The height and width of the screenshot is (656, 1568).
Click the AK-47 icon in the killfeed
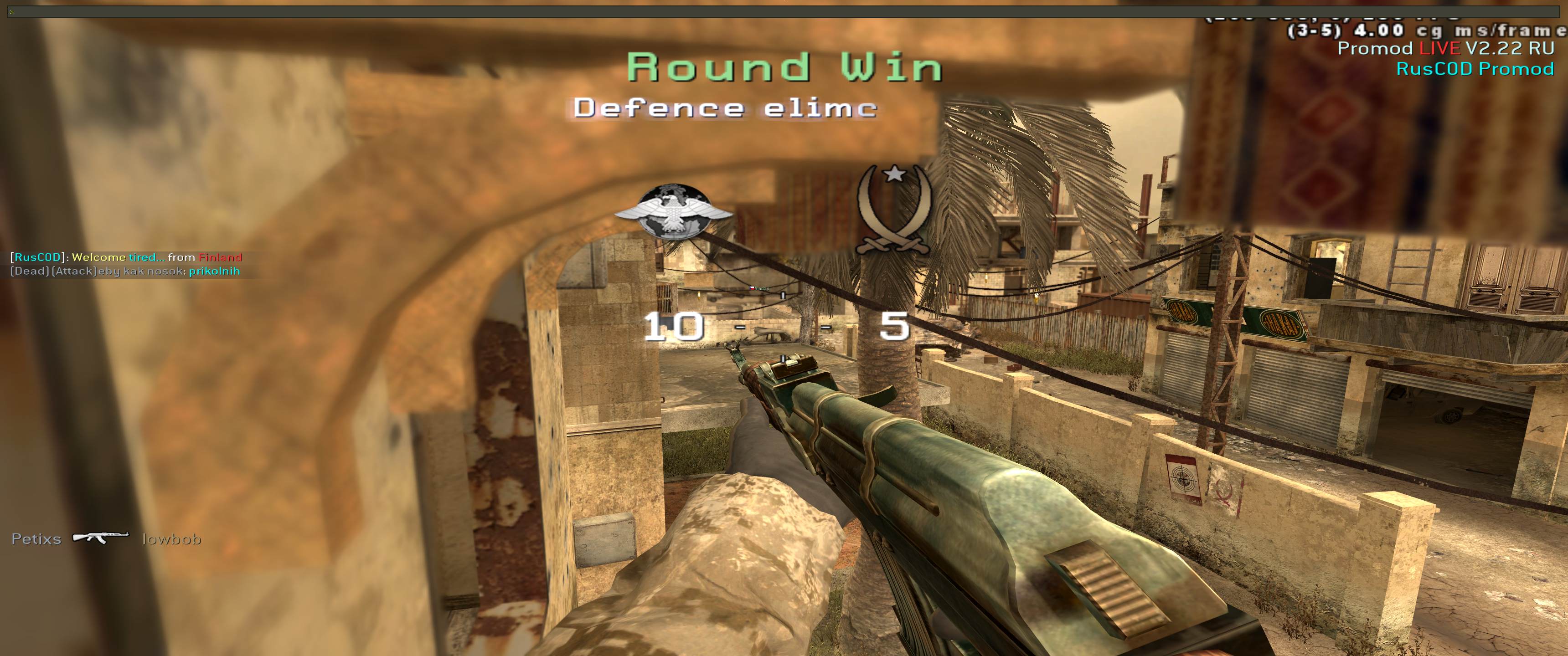tap(101, 538)
